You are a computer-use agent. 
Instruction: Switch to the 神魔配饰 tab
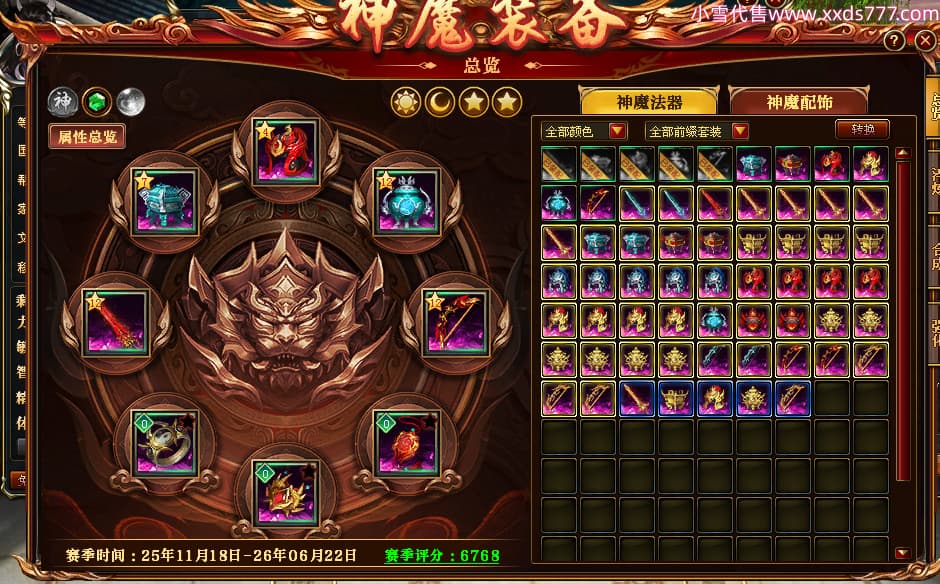(797, 101)
